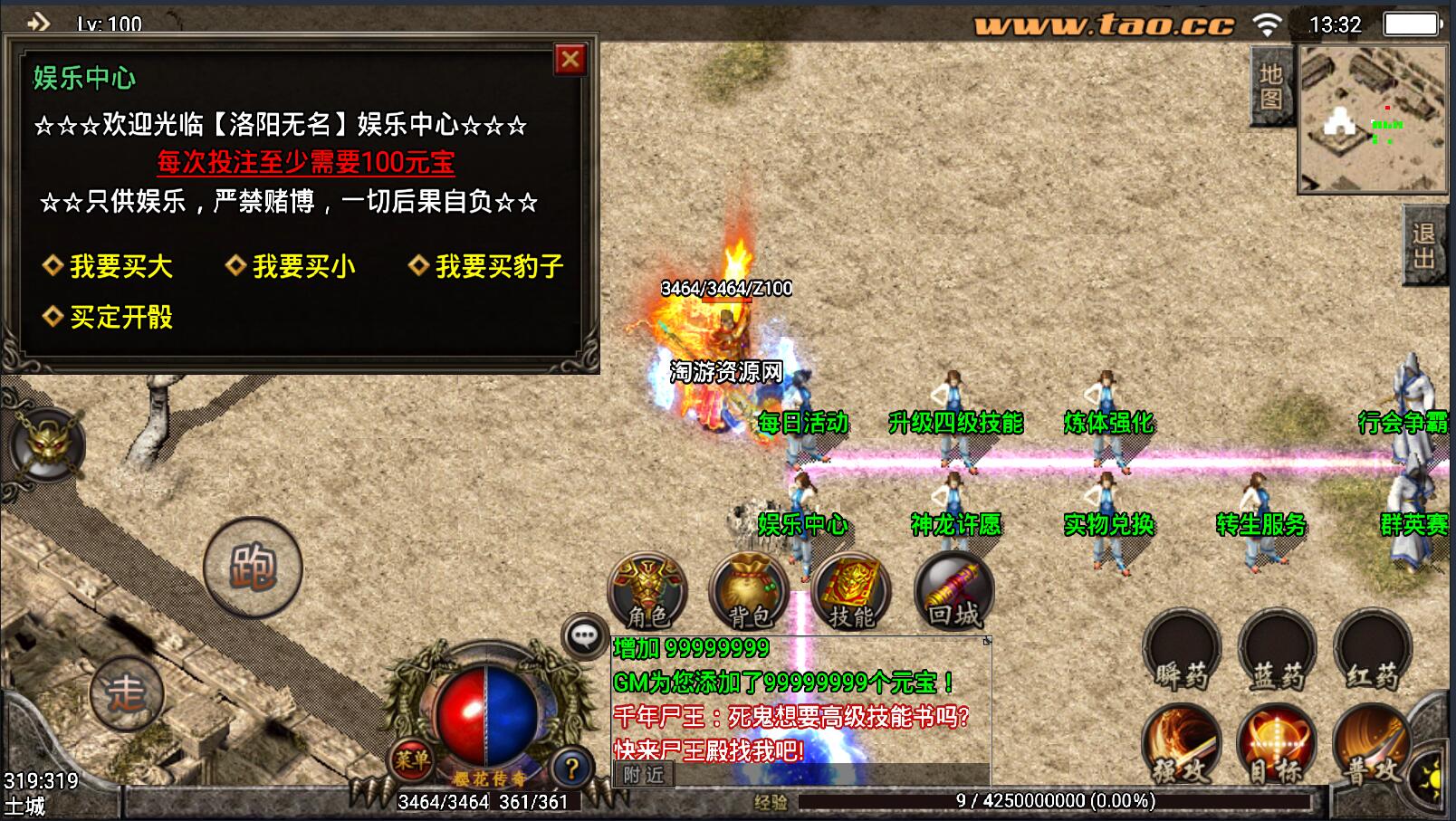The height and width of the screenshot is (821, 1456).
Task: Close the 娱乐中心 dialog window
Action: (x=570, y=60)
